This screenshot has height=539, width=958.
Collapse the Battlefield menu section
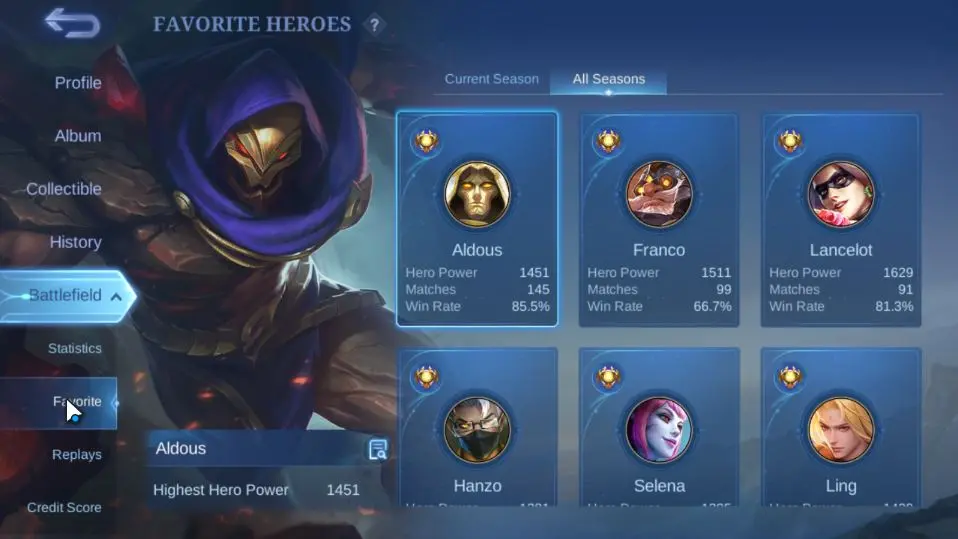[x=117, y=296]
